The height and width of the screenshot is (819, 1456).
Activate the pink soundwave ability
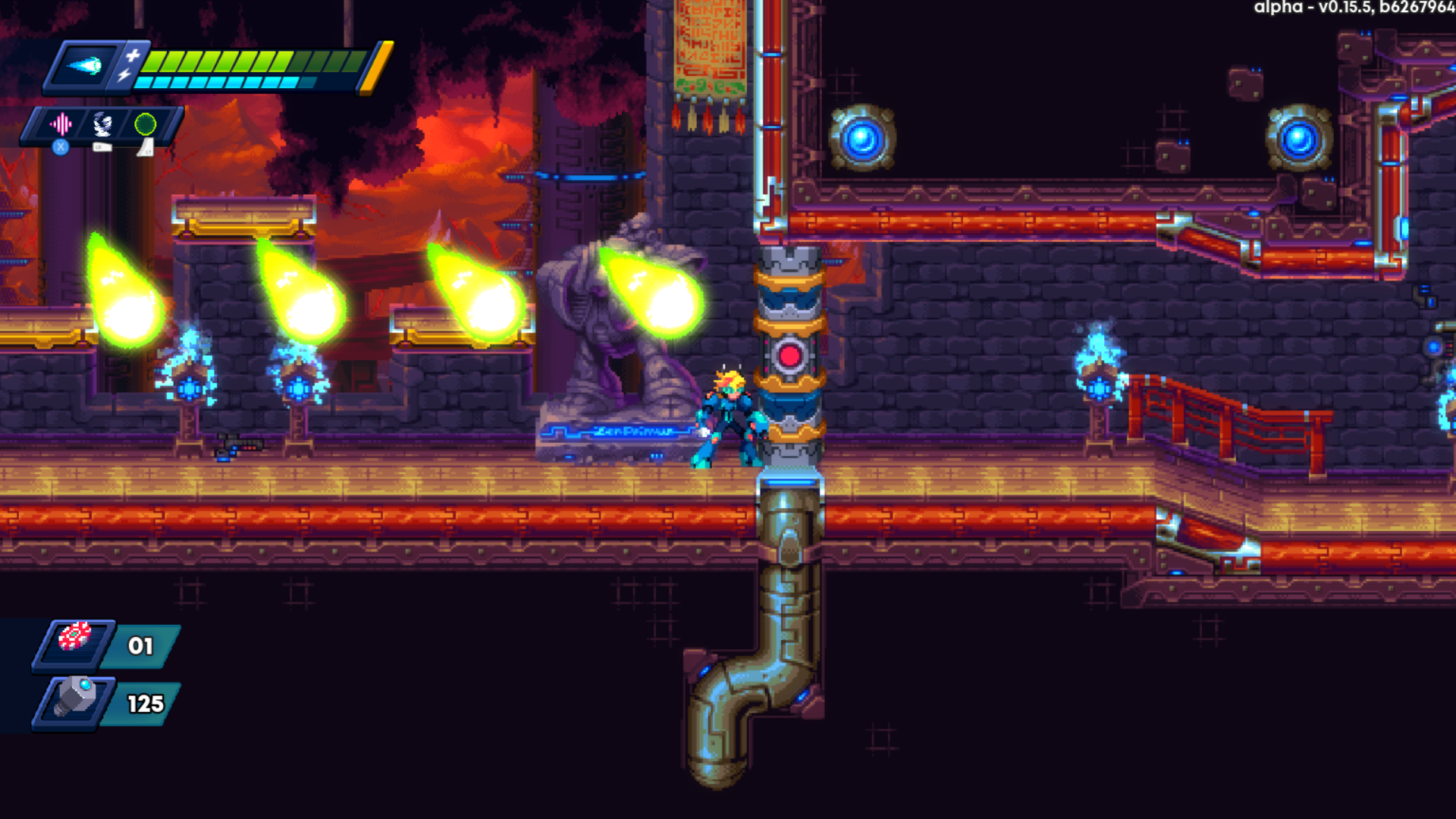(x=61, y=124)
